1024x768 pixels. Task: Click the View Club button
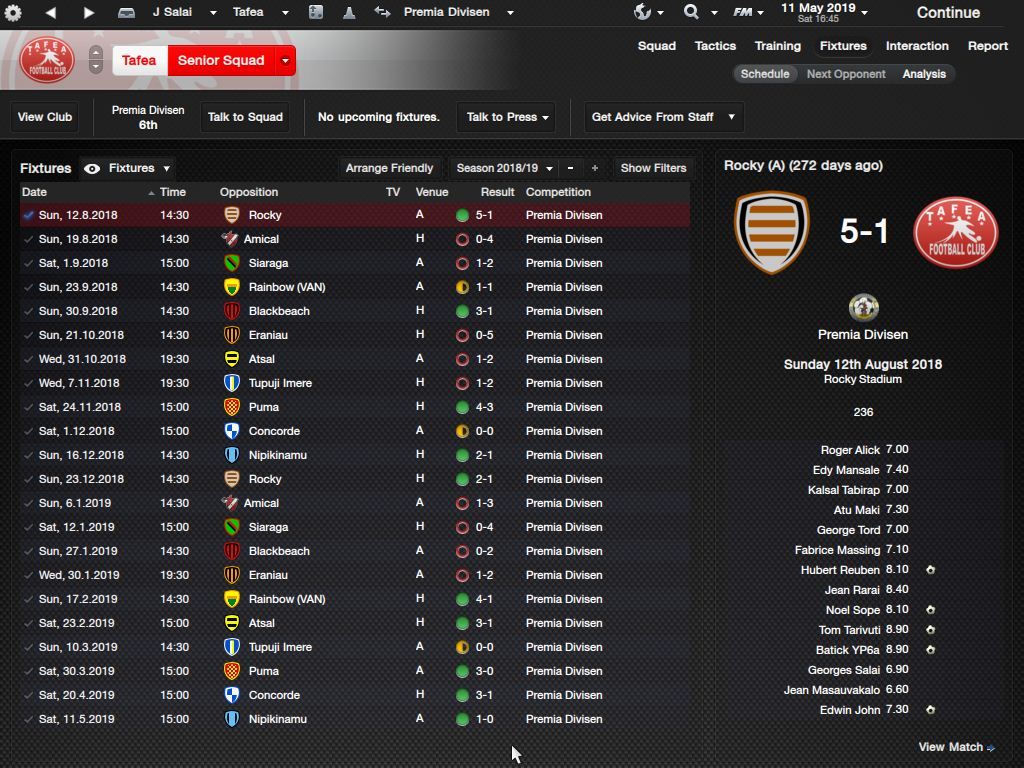[45, 117]
